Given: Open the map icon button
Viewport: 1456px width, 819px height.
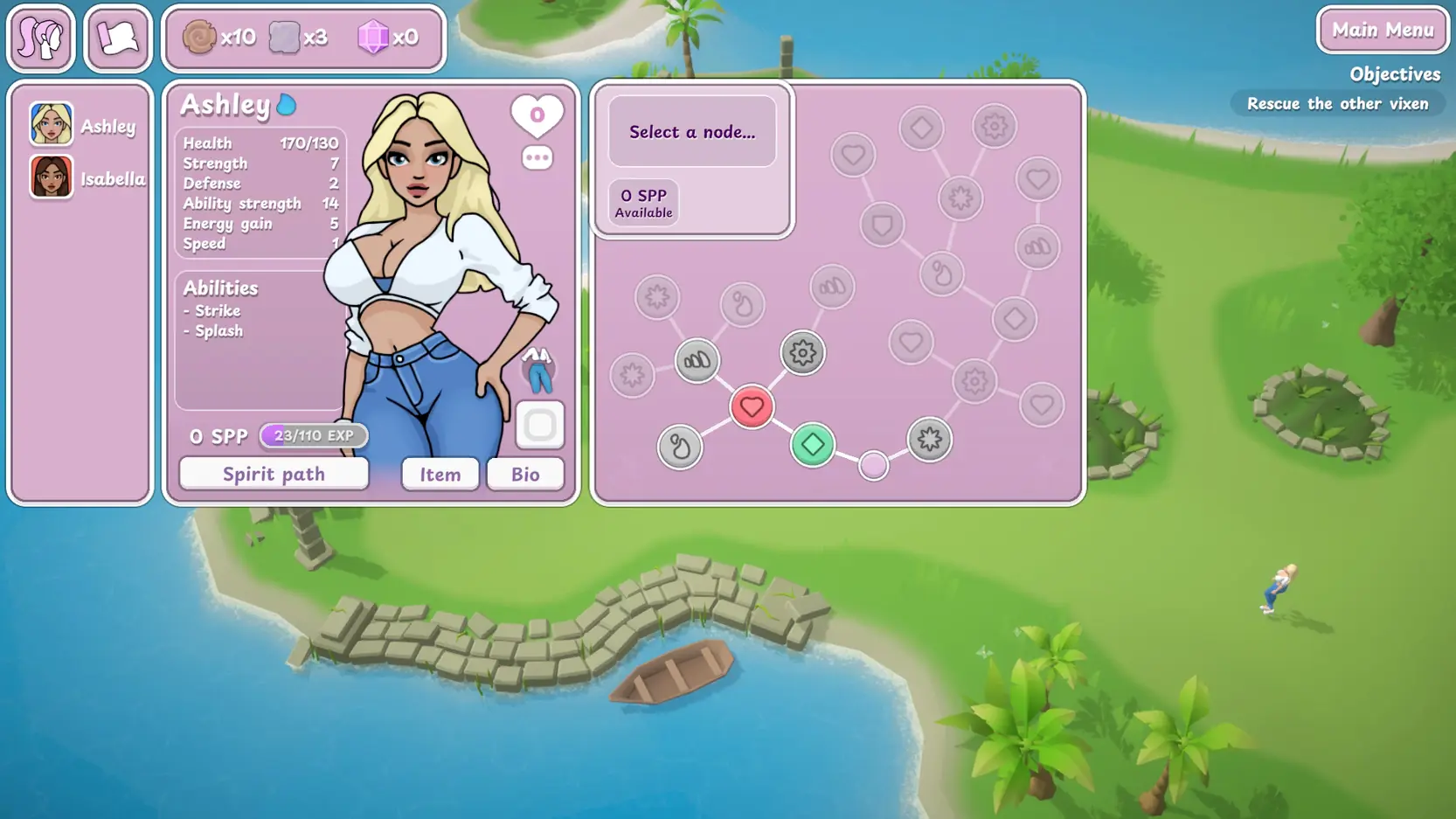Looking at the screenshot, I should [118, 38].
